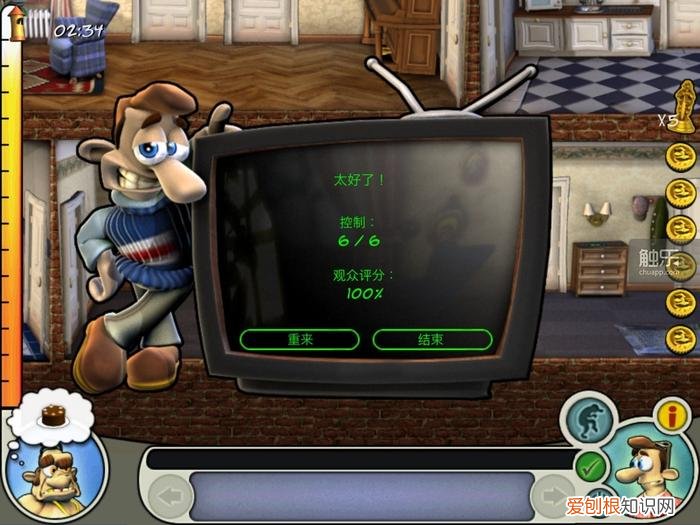Viewport: 700px width, 525px height.
Task: Toggle the sneaking figure icon
Action: click(x=588, y=420)
